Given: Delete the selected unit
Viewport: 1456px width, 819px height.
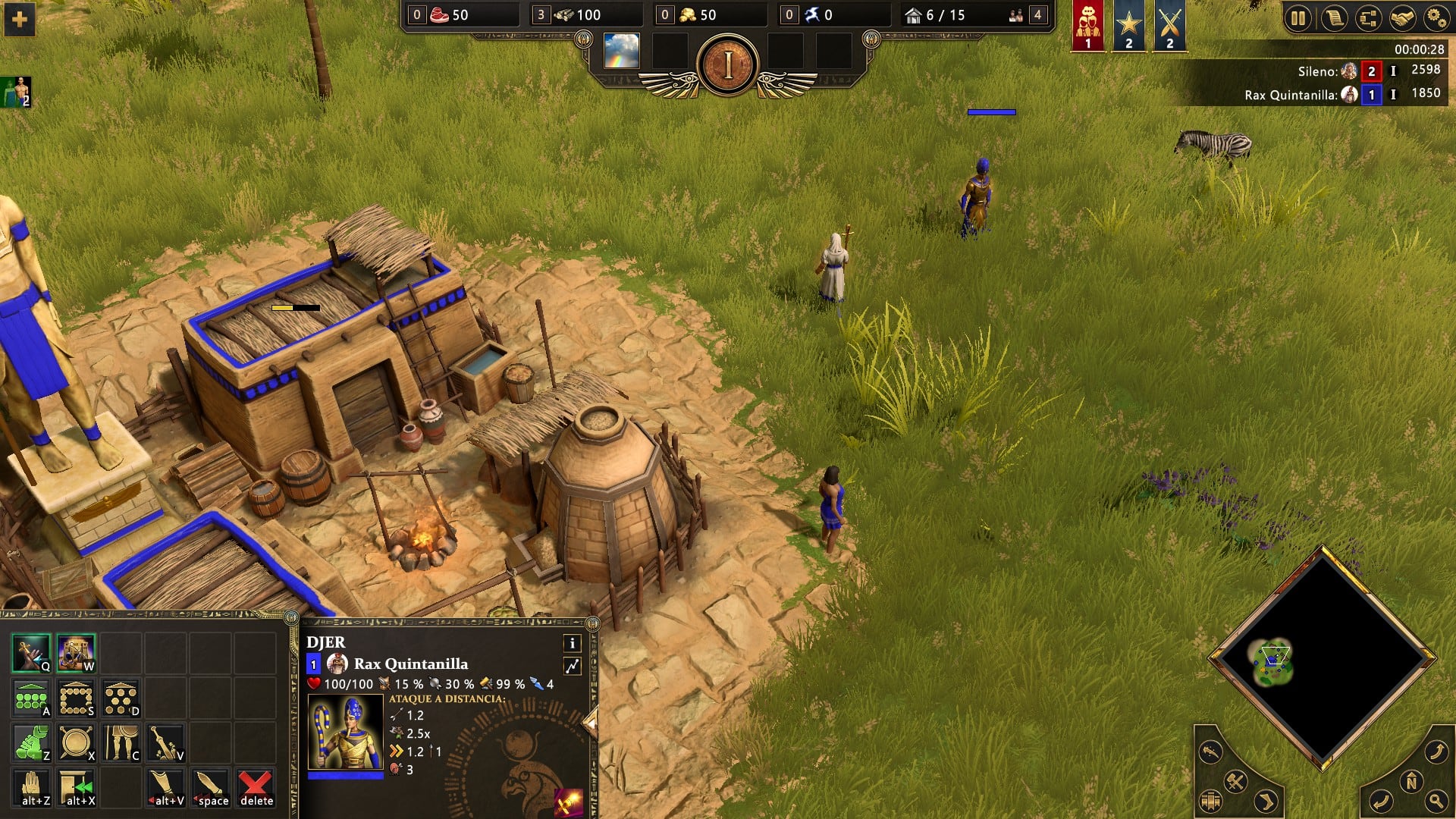Looking at the screenshot, I should 256,788.
